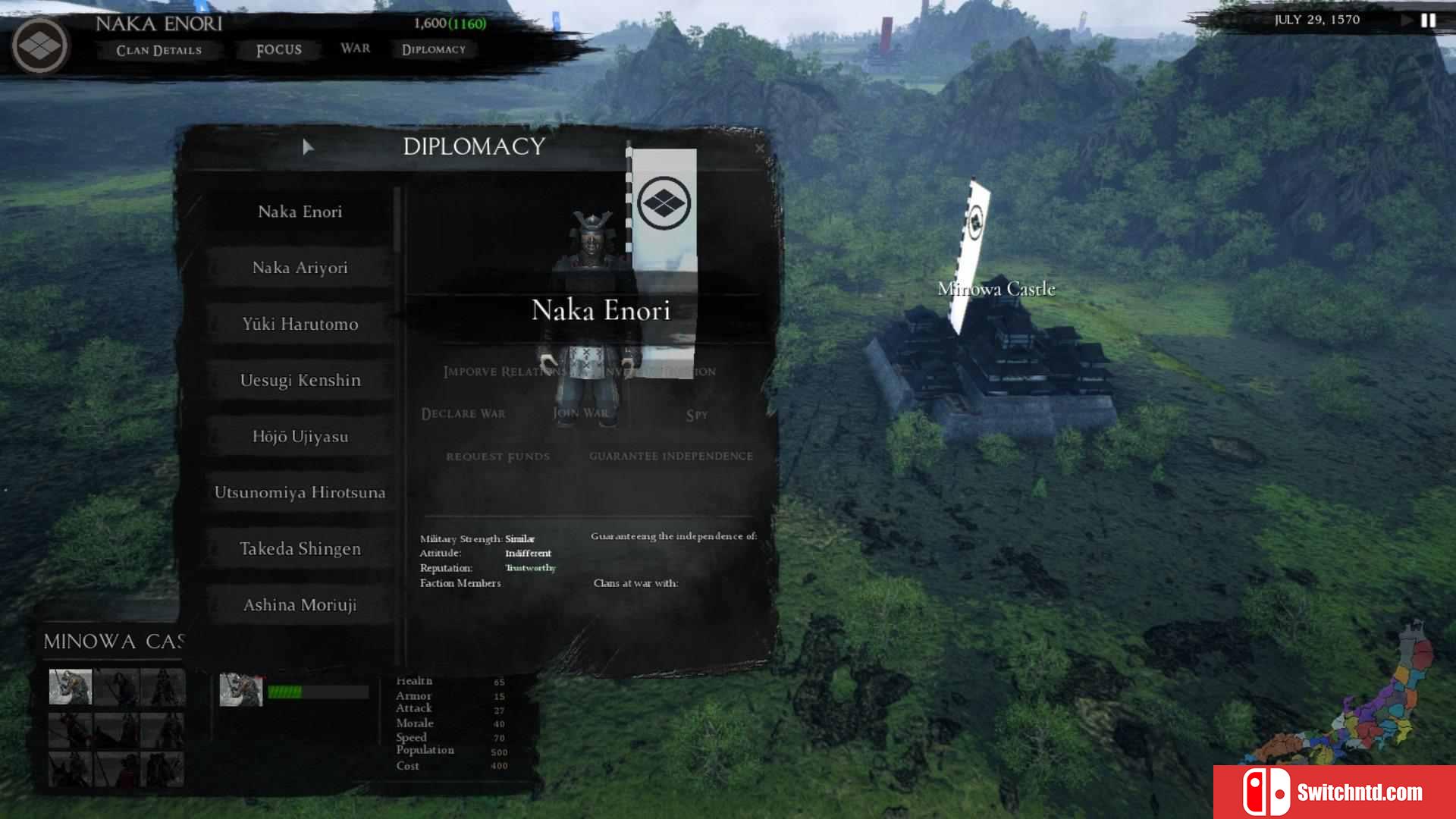1456x819 pixels.
Task: Select Naka Ariyori from the clan list
Action: click(x=300, y=268)
